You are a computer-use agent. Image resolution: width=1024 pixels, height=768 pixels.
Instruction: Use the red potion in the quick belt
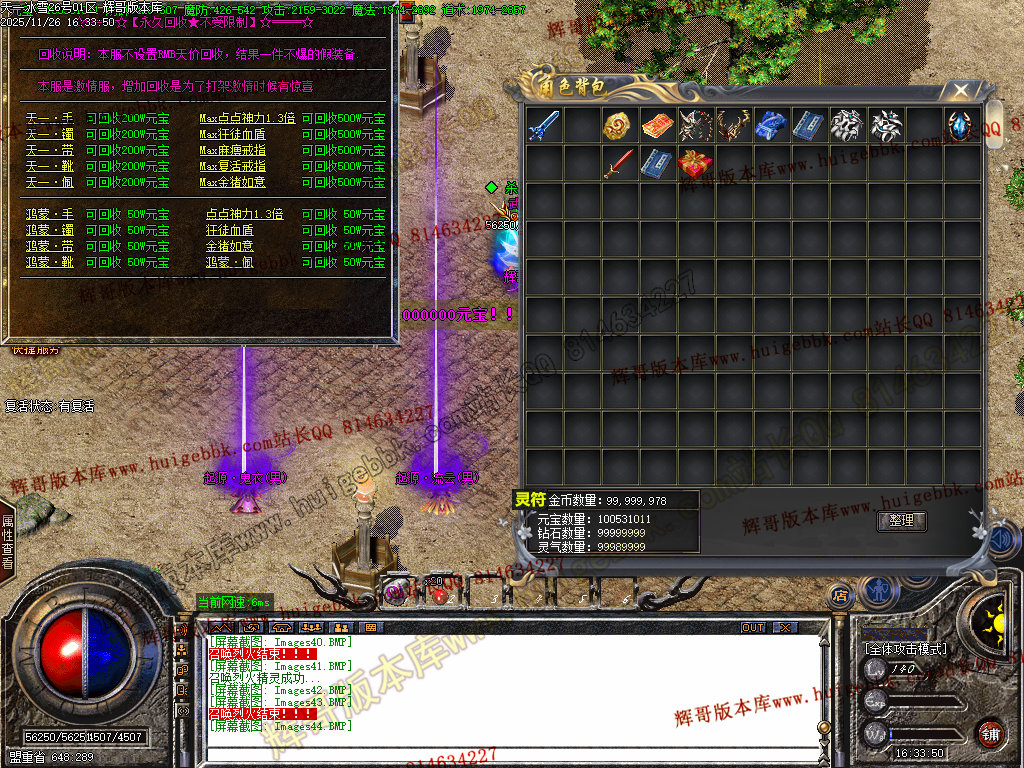click(438, 593)
